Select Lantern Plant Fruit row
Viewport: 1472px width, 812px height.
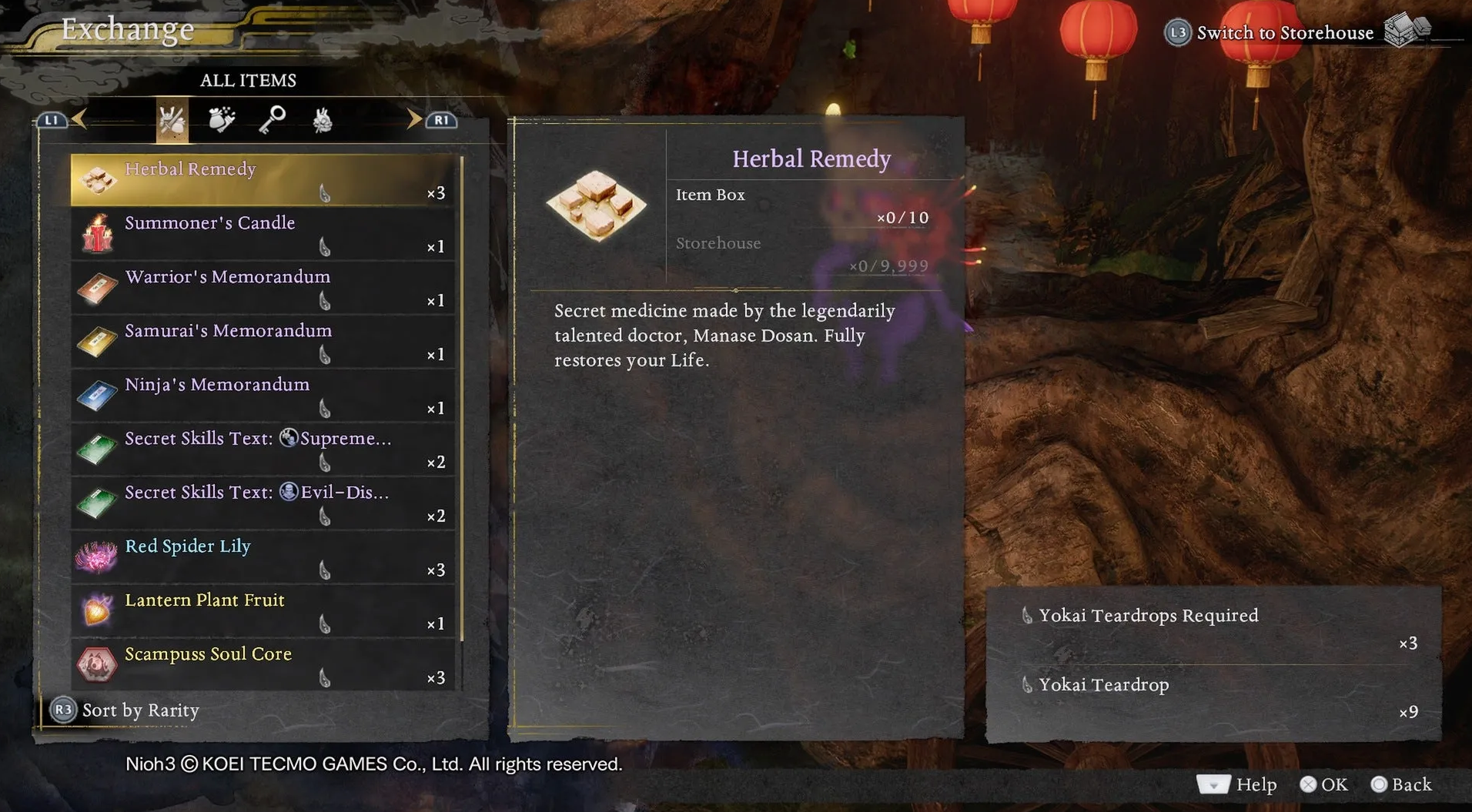coord(262,610)
